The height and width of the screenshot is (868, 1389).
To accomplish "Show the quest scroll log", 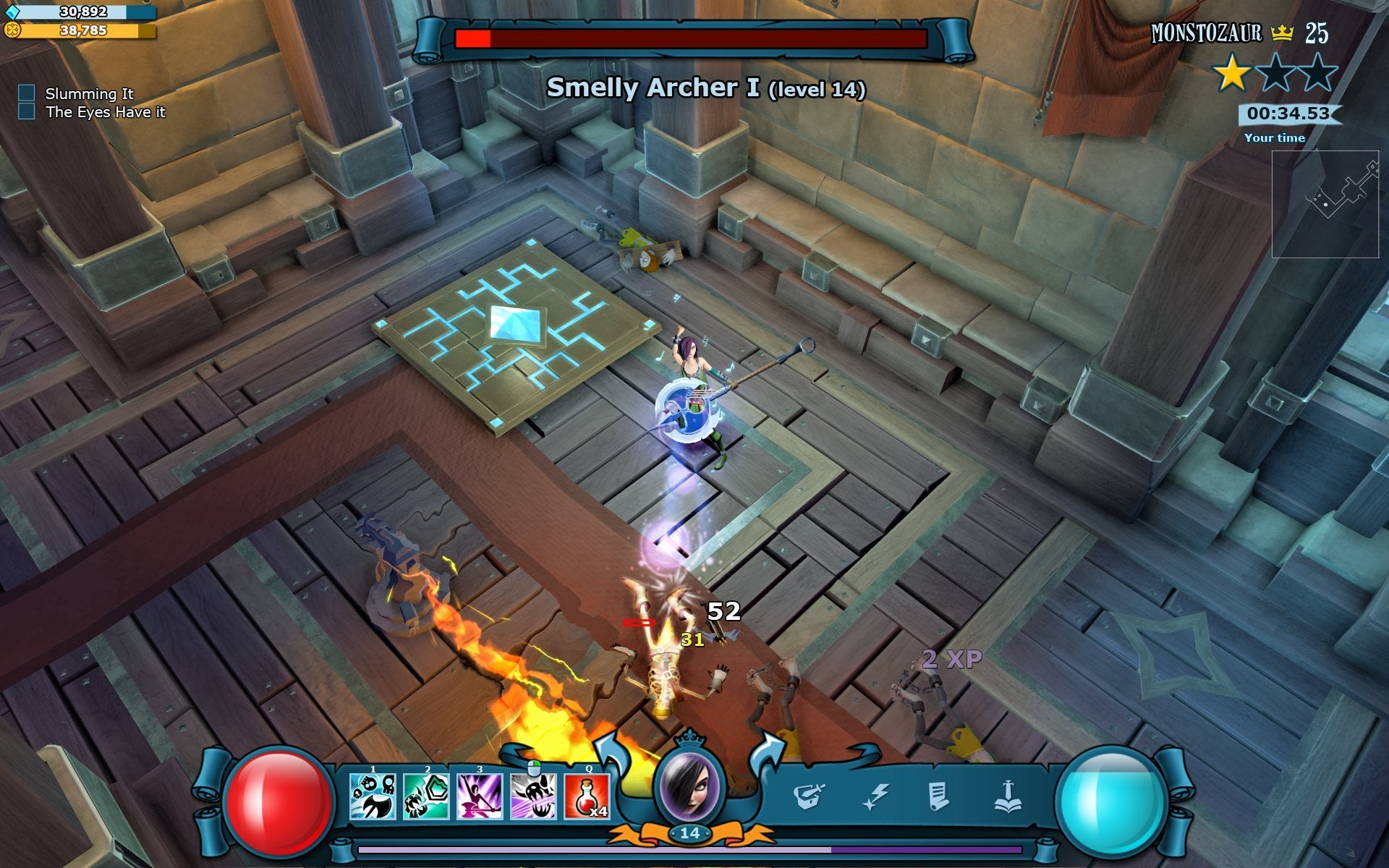I will click(938, 796).
